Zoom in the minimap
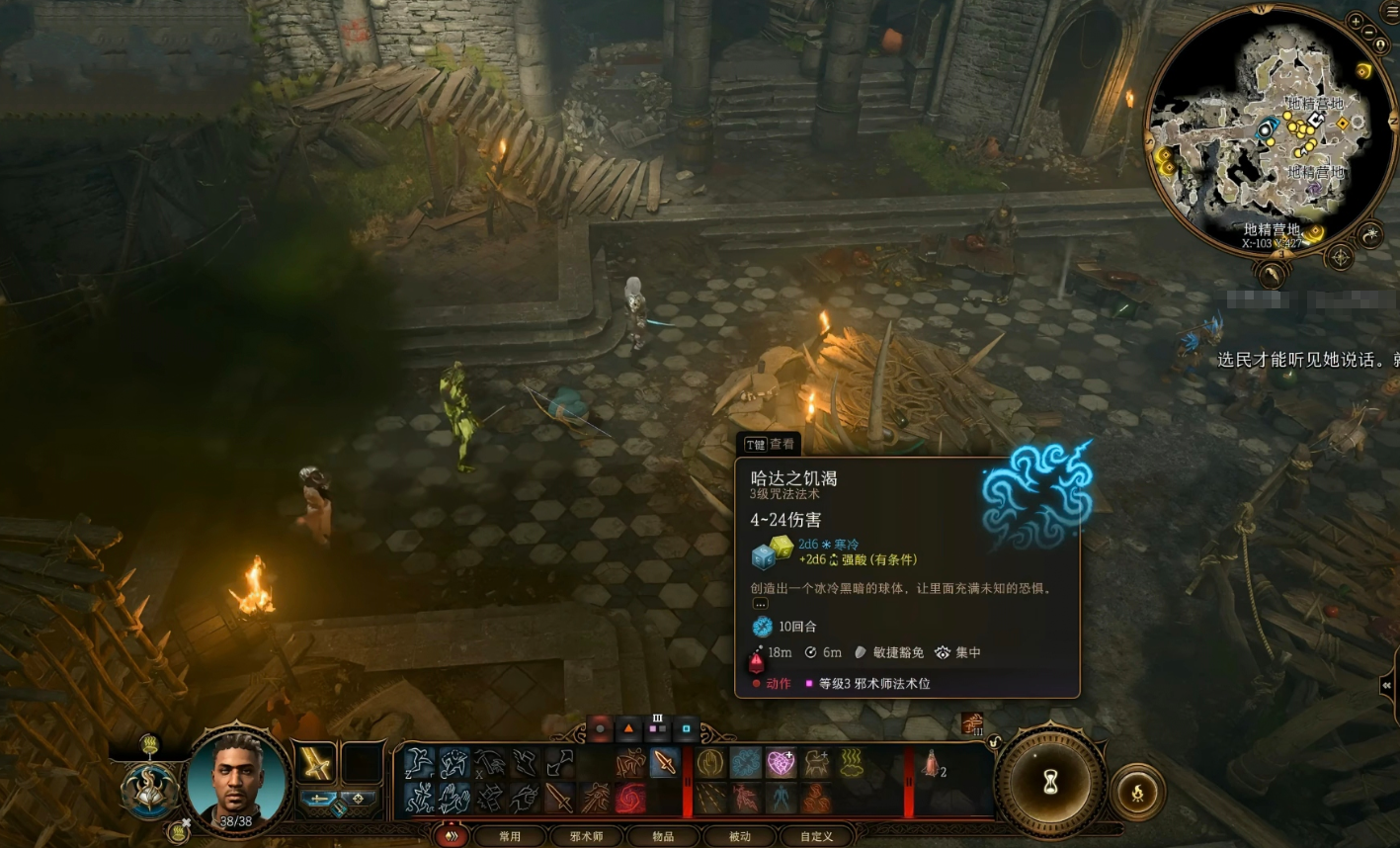1400x848 pixels. pyautogui.click(x=1356, y=21)
